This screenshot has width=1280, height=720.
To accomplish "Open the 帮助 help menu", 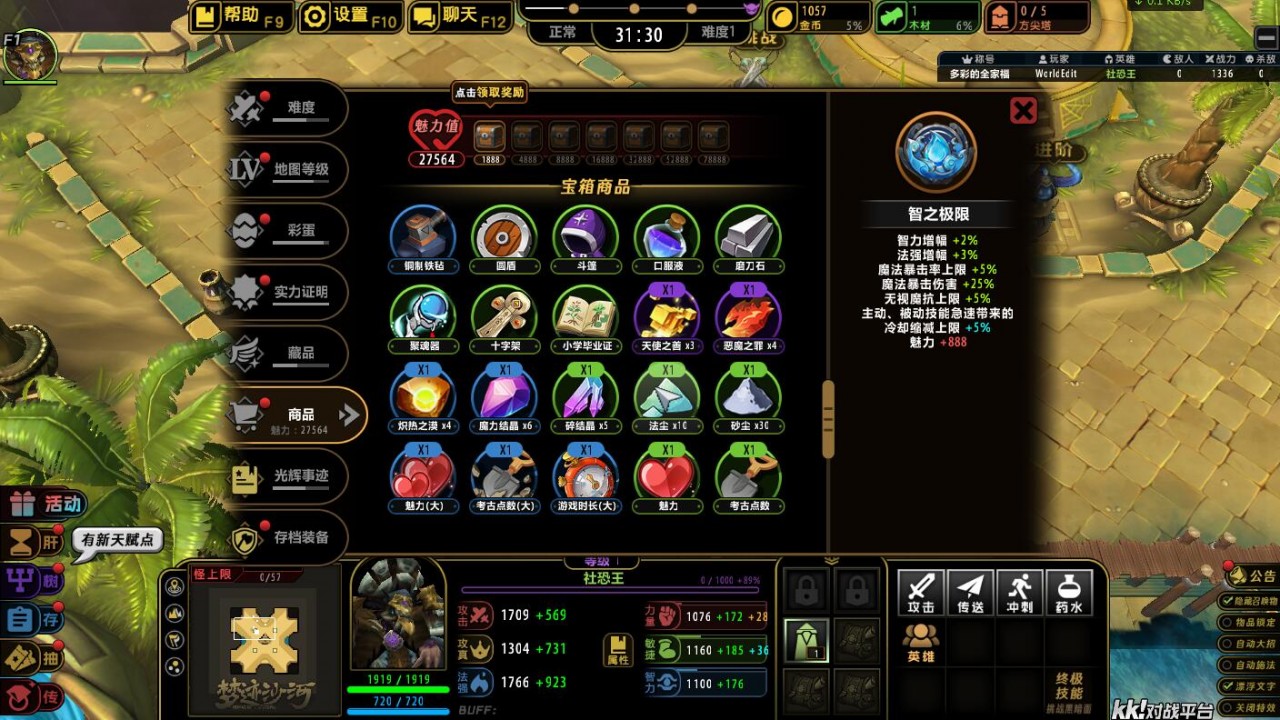I will (239, 16).
